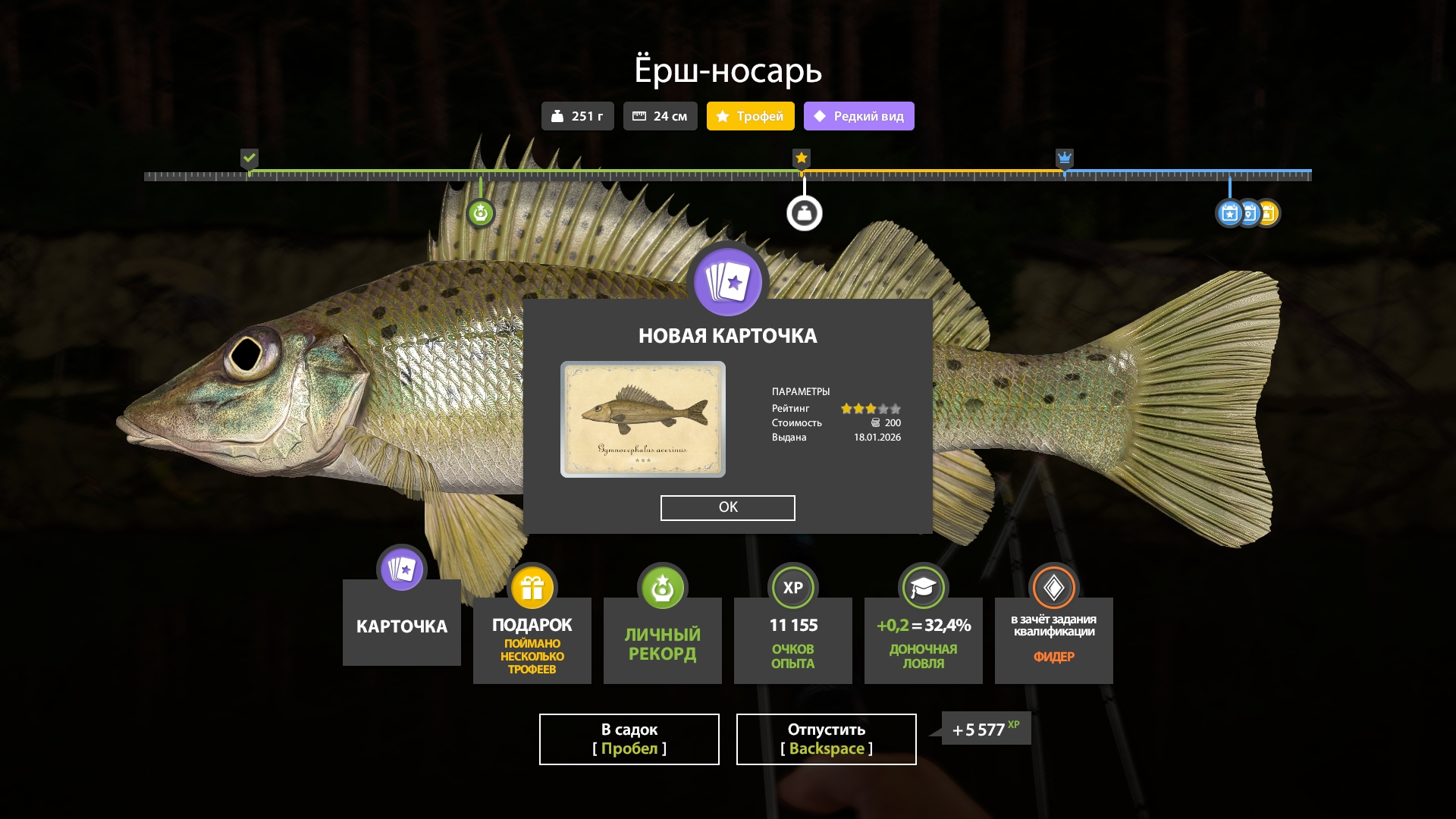Click the white weight marker on the scale
The image size is (1456, 819).
tap(804, 213)
